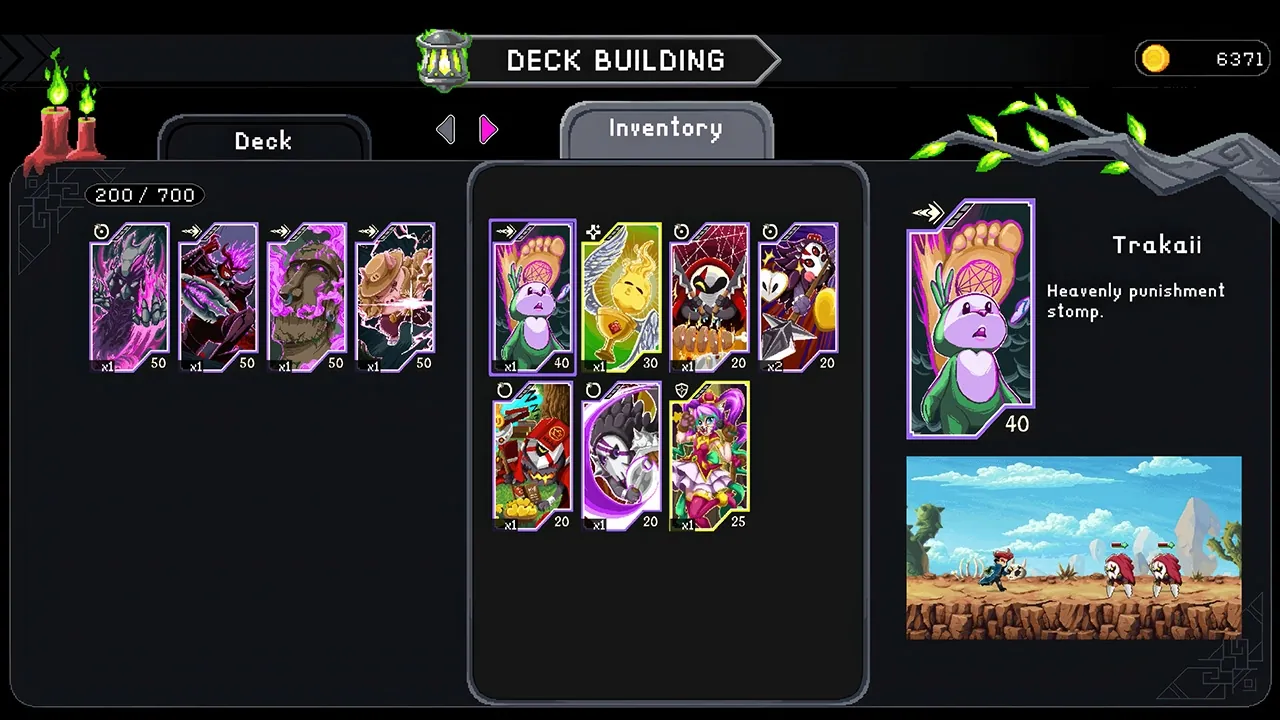
Task: Select the winged angel card costing 30
Action: coord(620,297)
